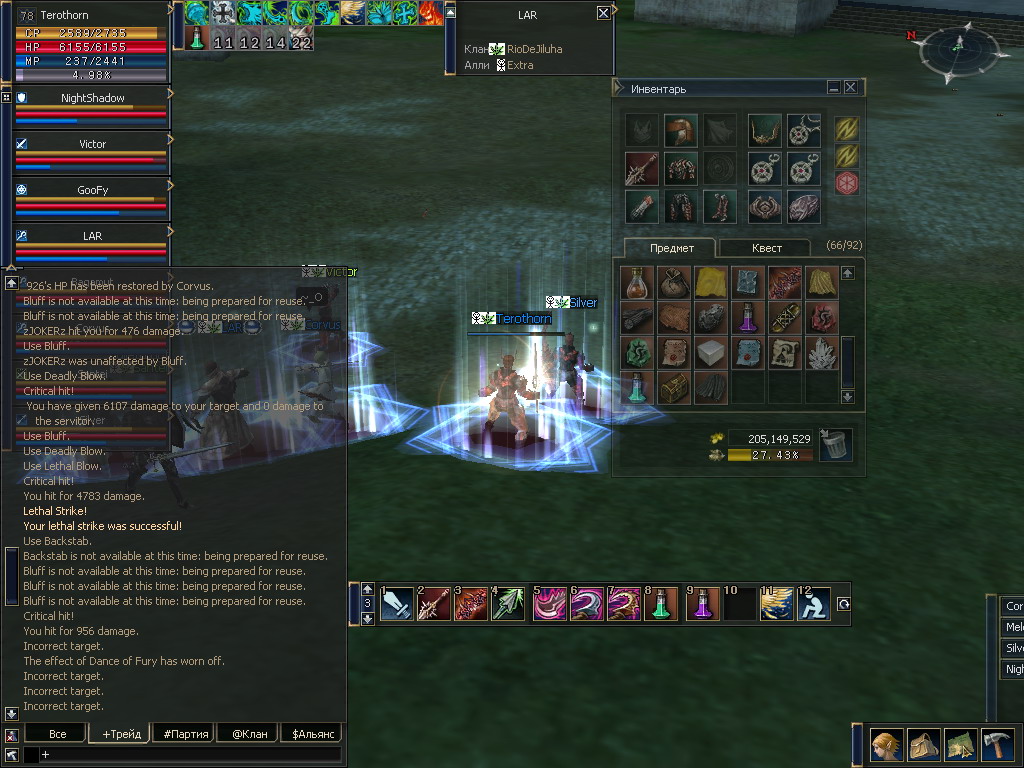Viewport: 1024px width, 768px height.
Task: Close the Инвентарь window
Action: click(850, 88)
